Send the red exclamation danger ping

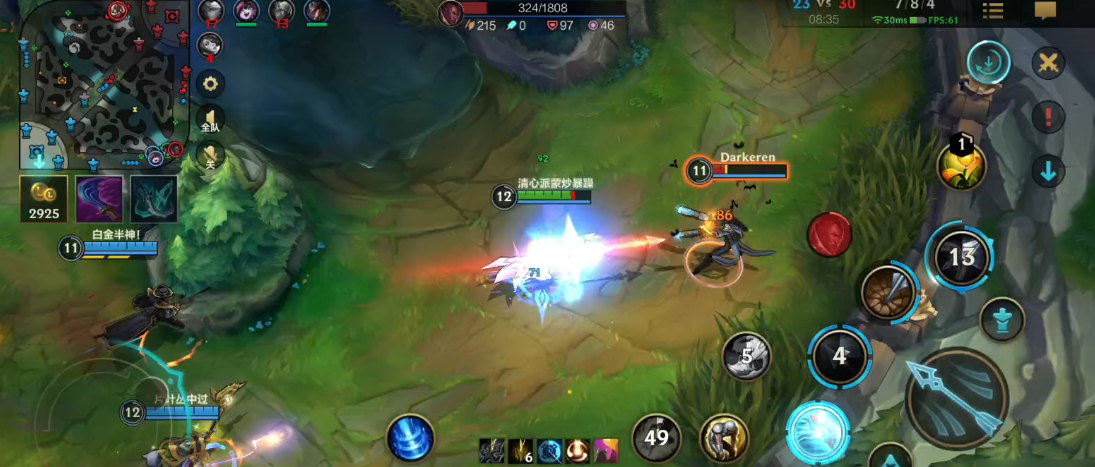pos(1048,117)
